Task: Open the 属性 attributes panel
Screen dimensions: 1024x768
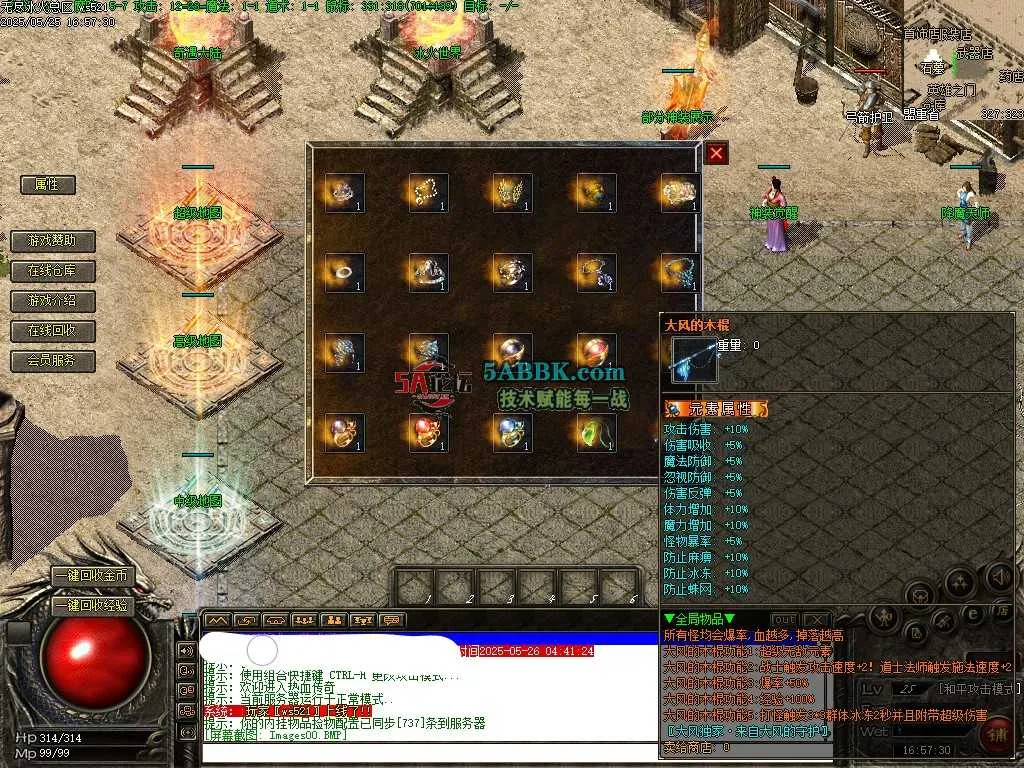Action: tap(48, 185)
